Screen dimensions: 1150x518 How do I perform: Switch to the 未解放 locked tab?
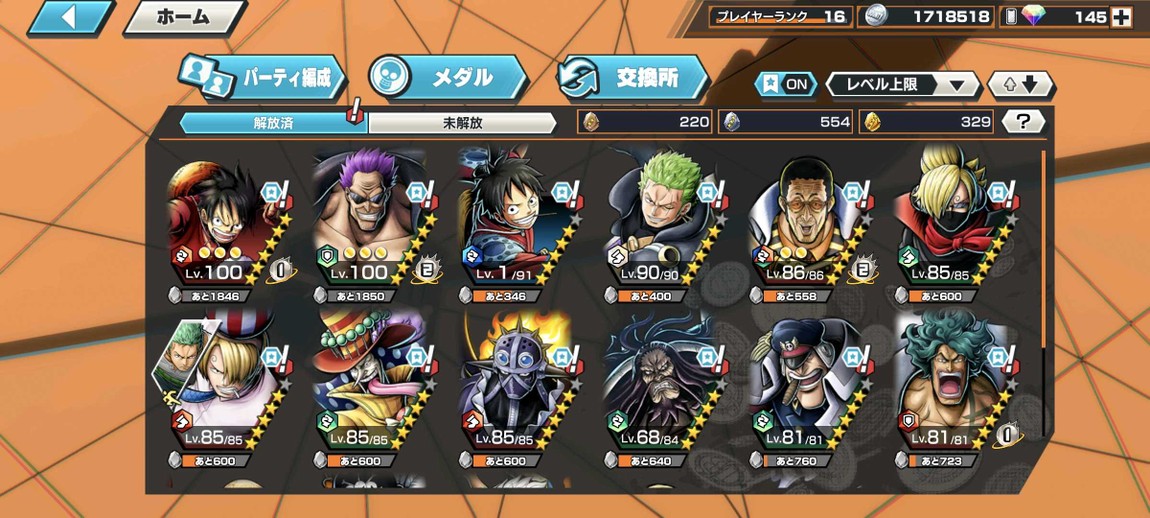click(x=462, y=123)
